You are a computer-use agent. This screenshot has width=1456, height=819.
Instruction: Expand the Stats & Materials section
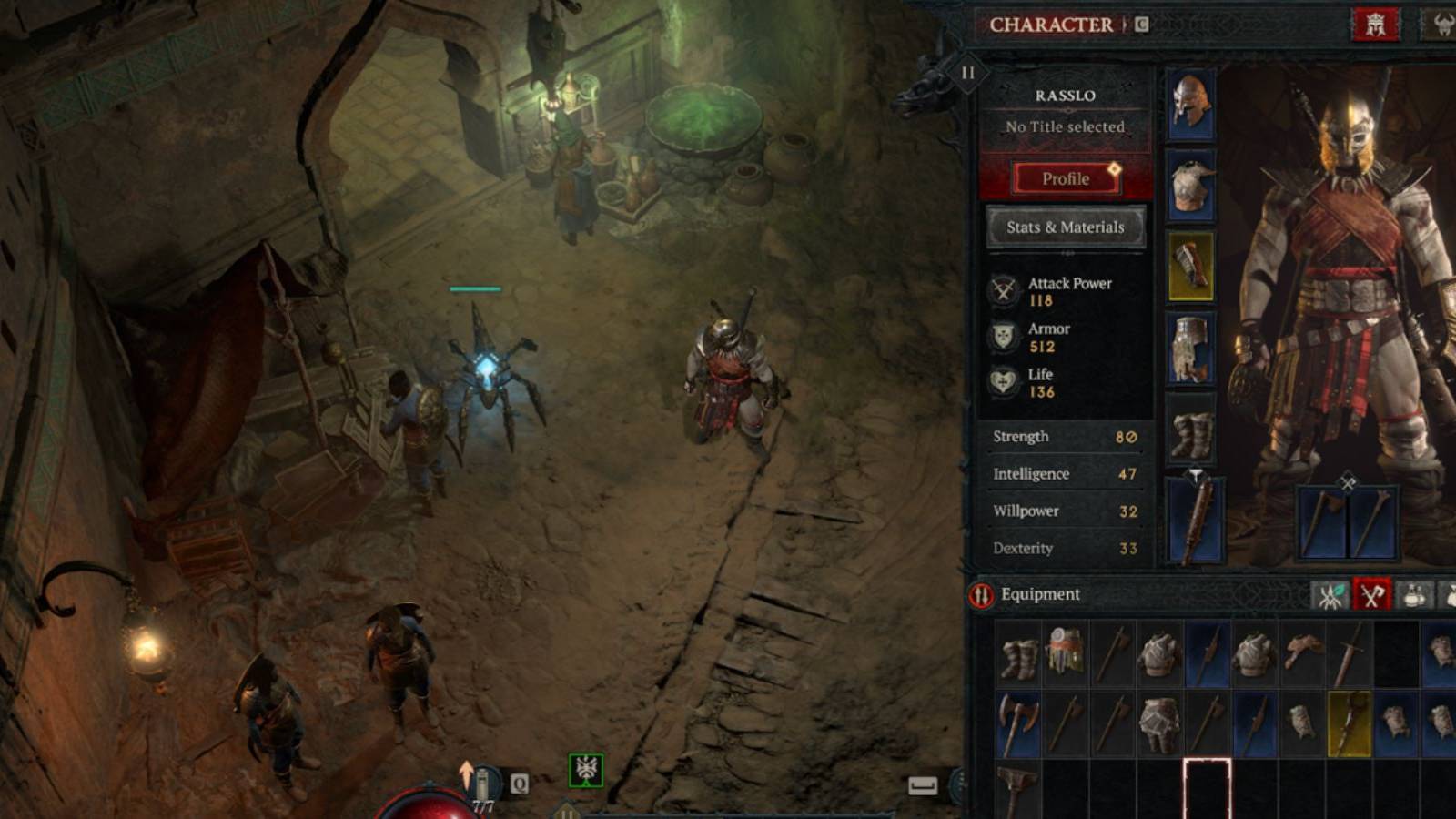[x=1065, y=227]
